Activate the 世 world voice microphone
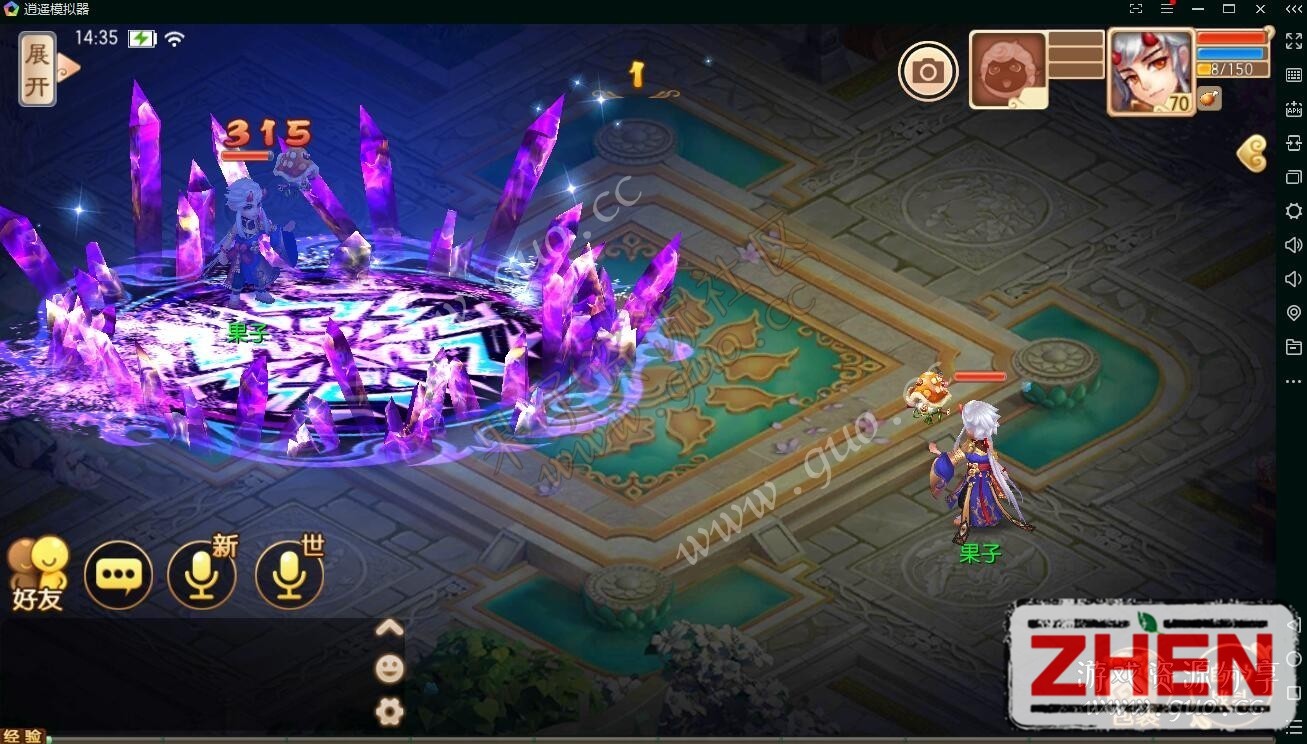The image size is (1307, 744). coord(290,575)
